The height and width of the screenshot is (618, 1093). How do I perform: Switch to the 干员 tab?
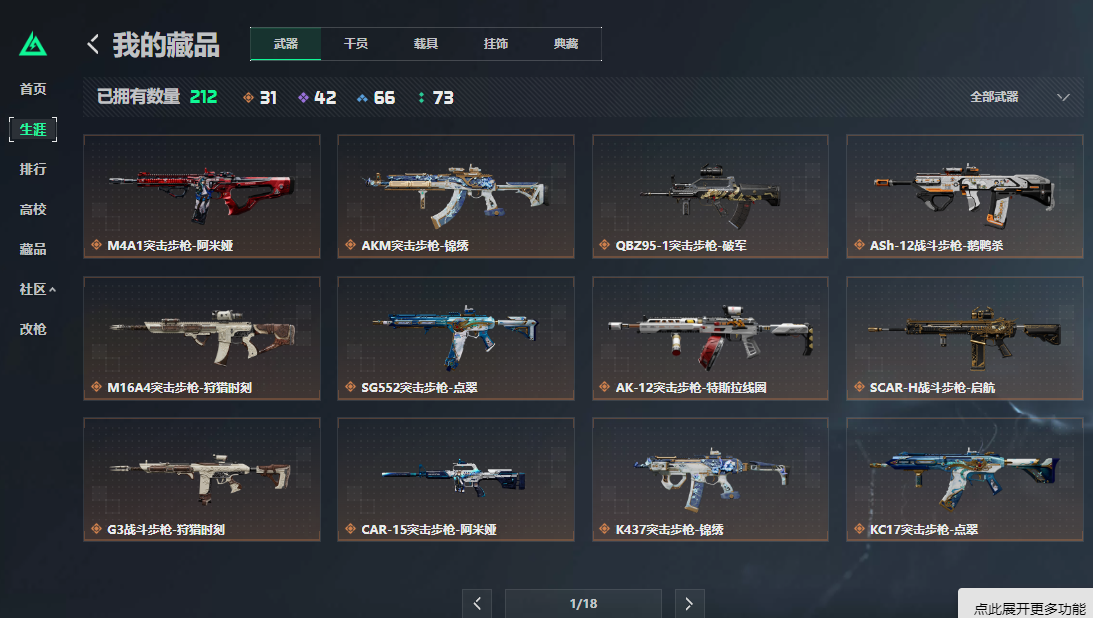tap(355, 44)
